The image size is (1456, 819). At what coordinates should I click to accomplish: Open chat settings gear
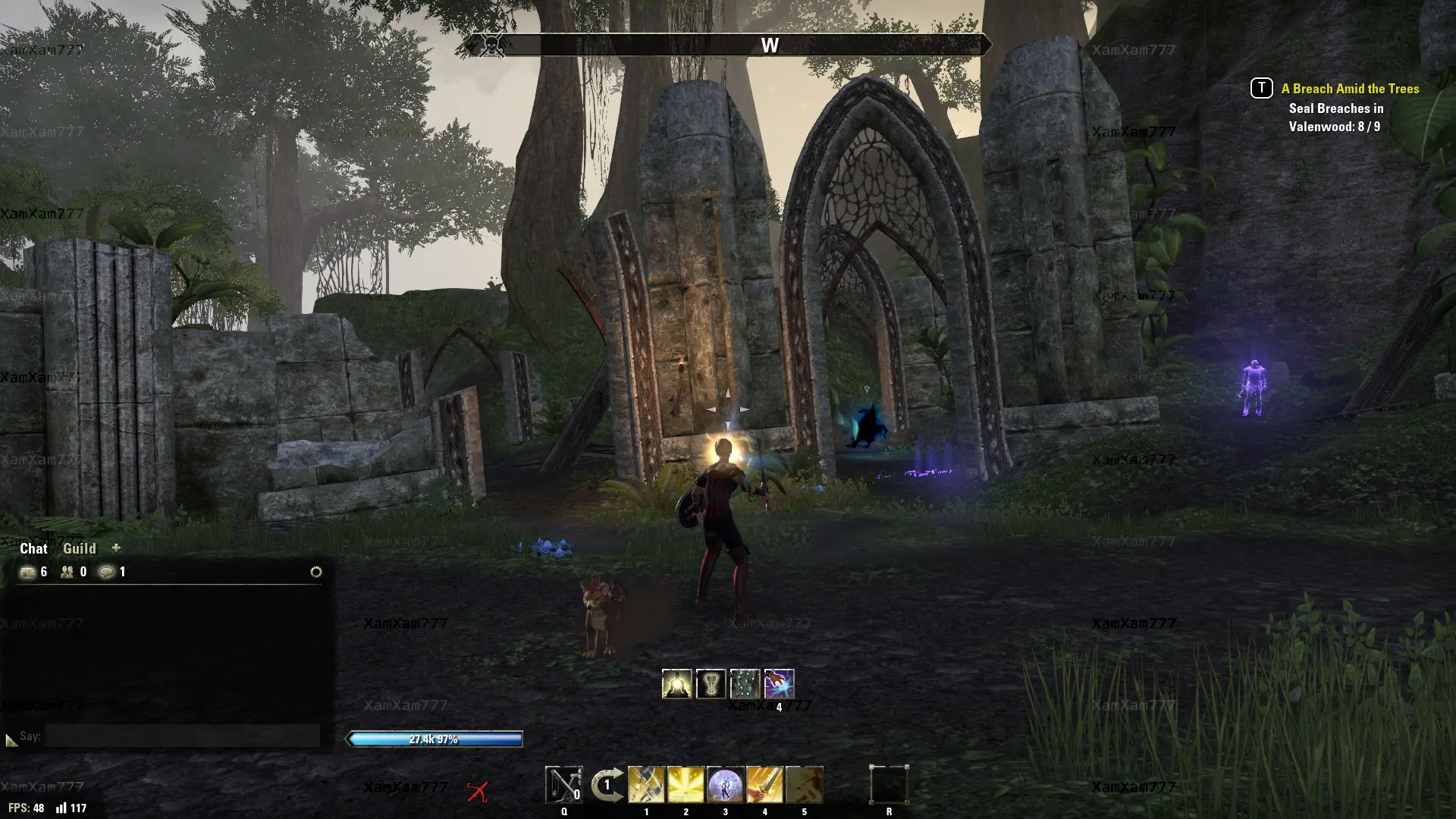[316, 572]
